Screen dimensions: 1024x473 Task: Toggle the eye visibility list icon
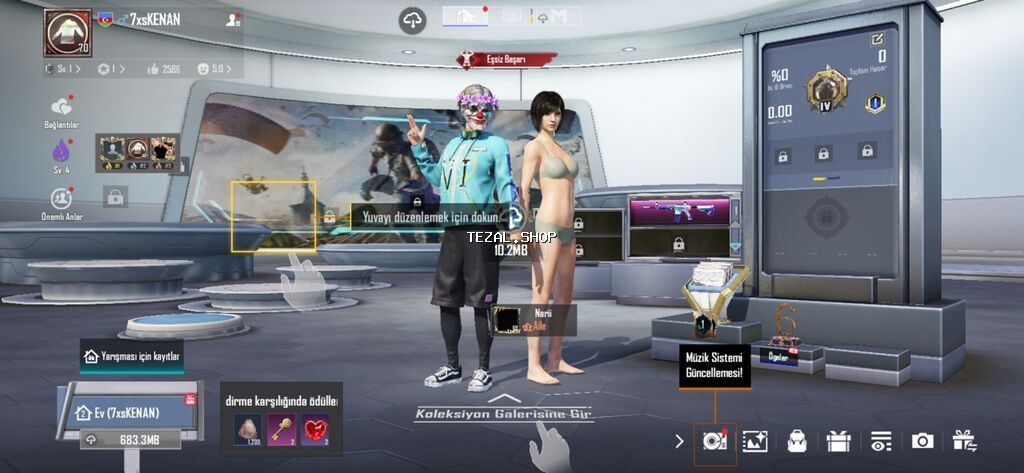coord(881,441)
